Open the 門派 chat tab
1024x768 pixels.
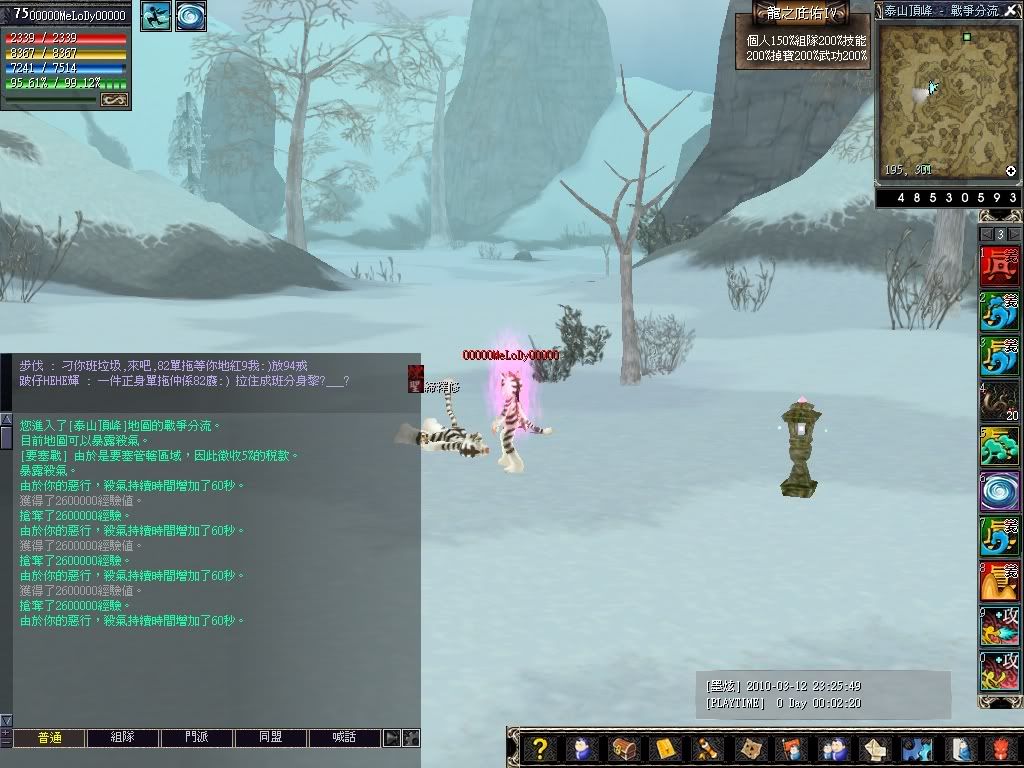(x=197, y=738)
